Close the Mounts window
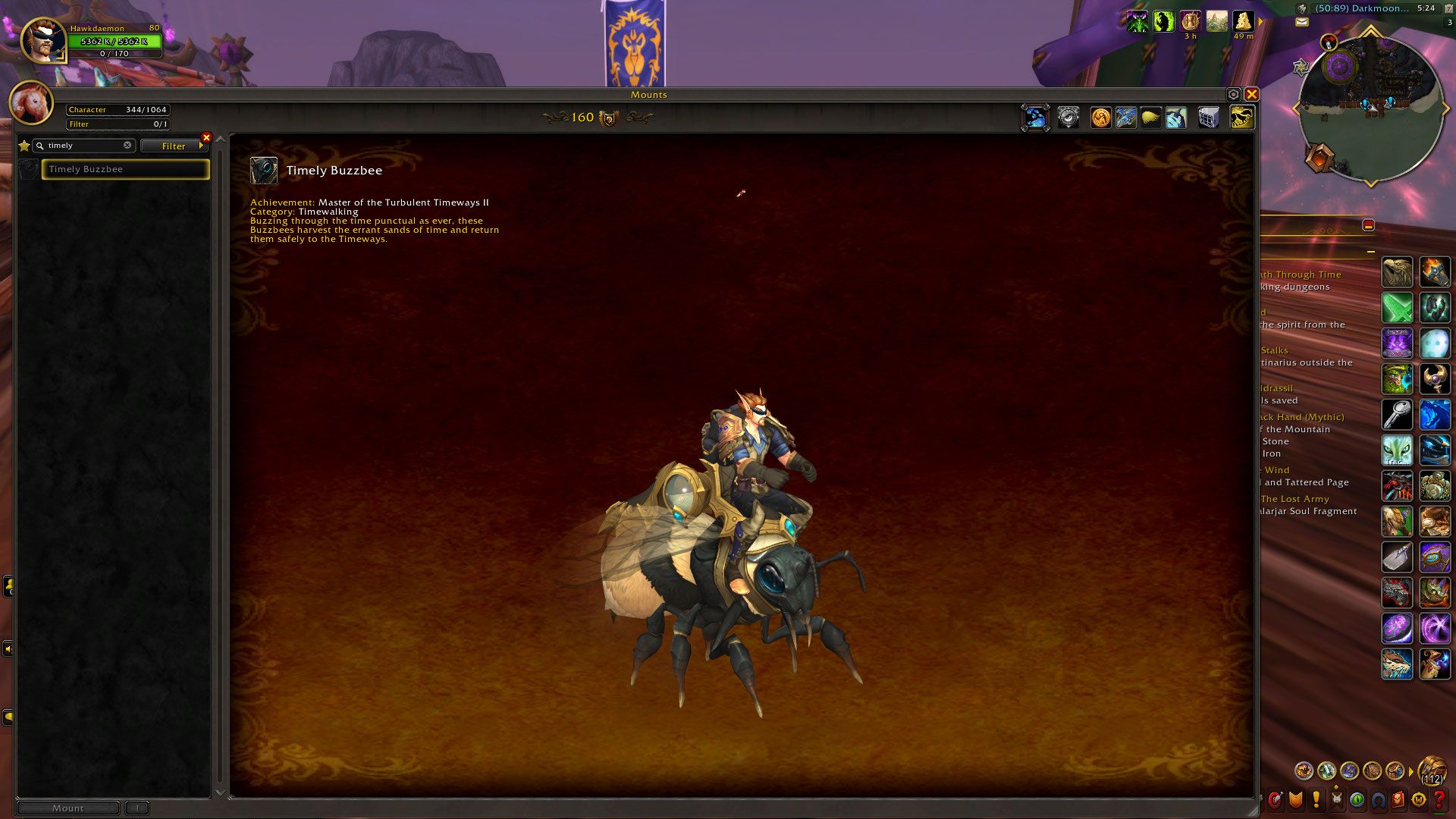The image size is (1456, 819). (1251, 95)
